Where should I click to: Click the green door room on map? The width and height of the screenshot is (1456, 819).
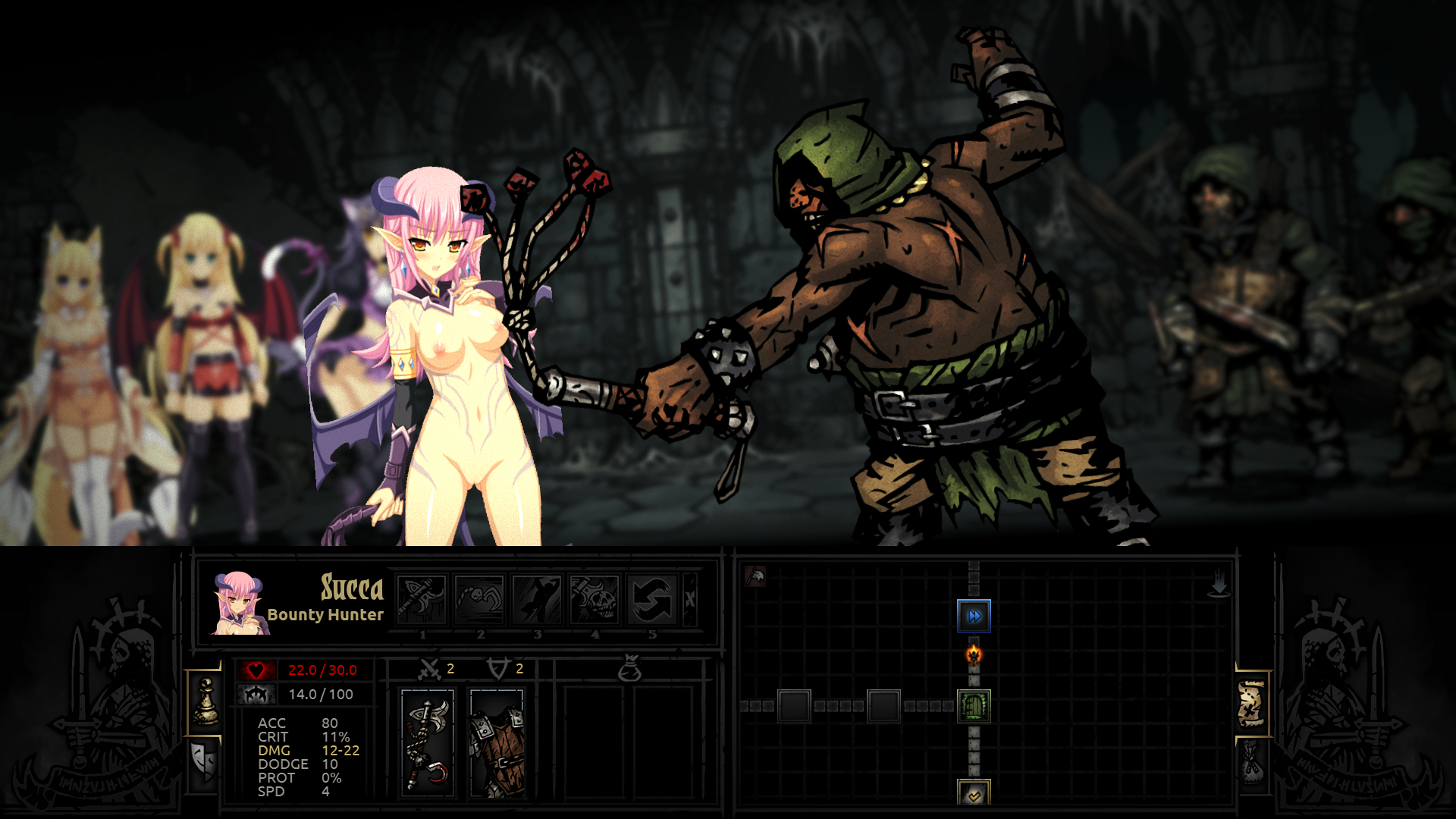point(974,706)
